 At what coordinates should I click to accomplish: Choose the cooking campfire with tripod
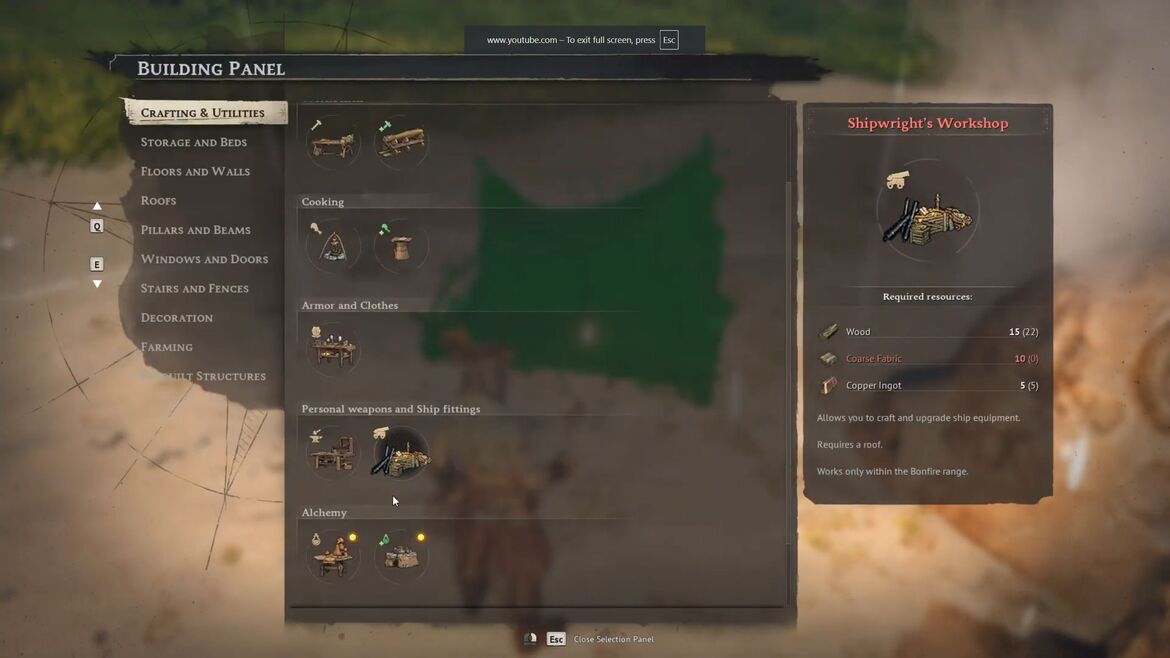[x=333, y=247]
